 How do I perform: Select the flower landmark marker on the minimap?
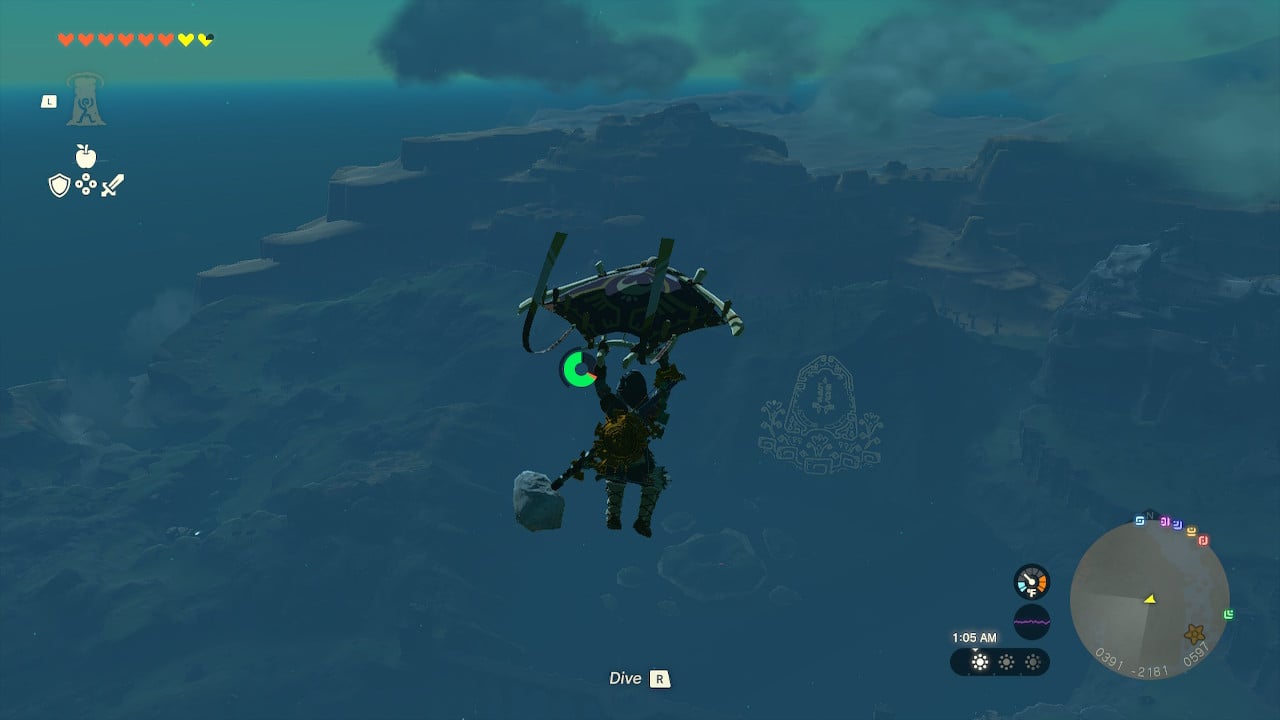click(x=1195, y=634)
